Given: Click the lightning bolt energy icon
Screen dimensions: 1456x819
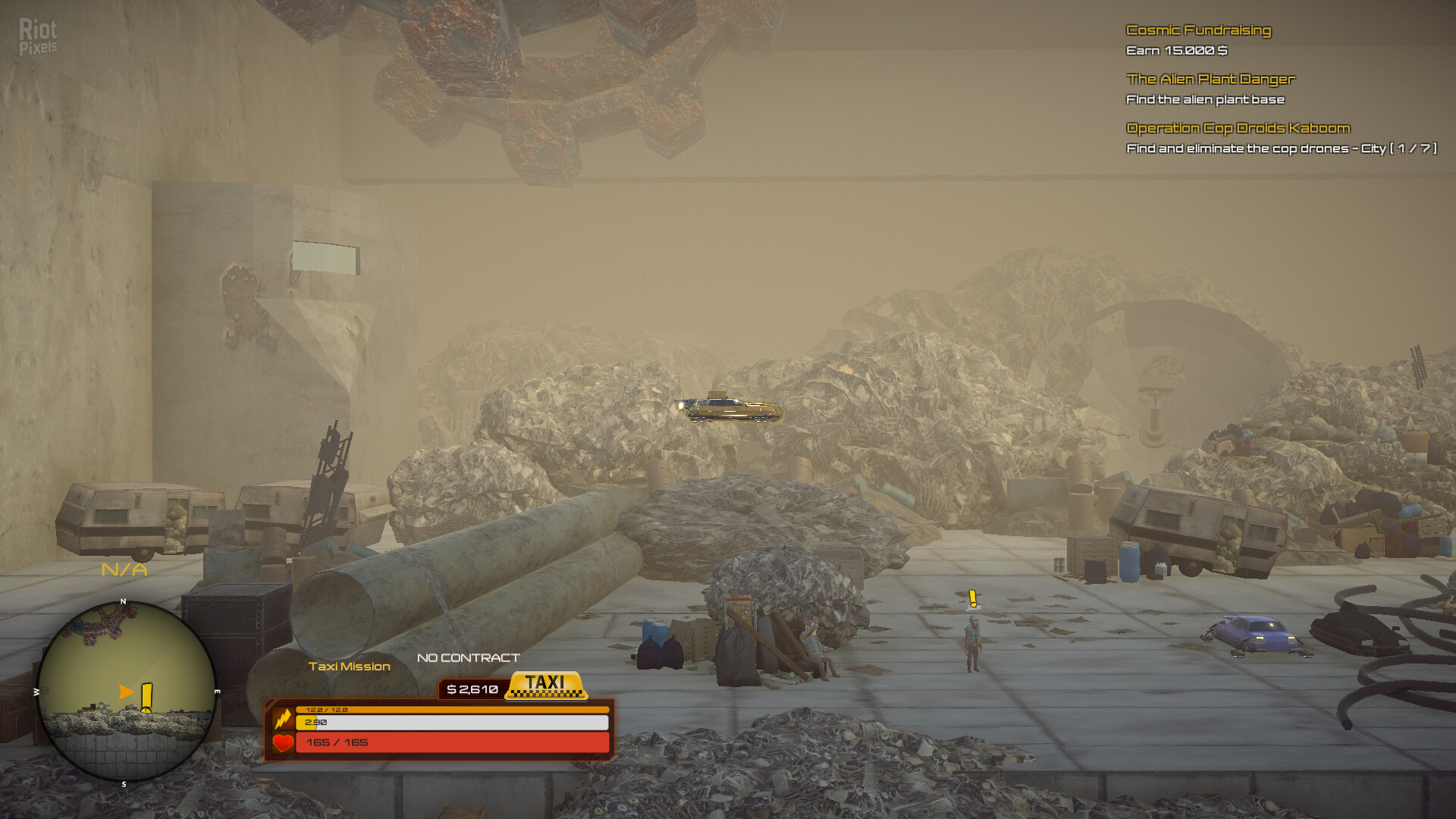Looking at the screenshot, I should pyautogui.click(x=283, y=717).
